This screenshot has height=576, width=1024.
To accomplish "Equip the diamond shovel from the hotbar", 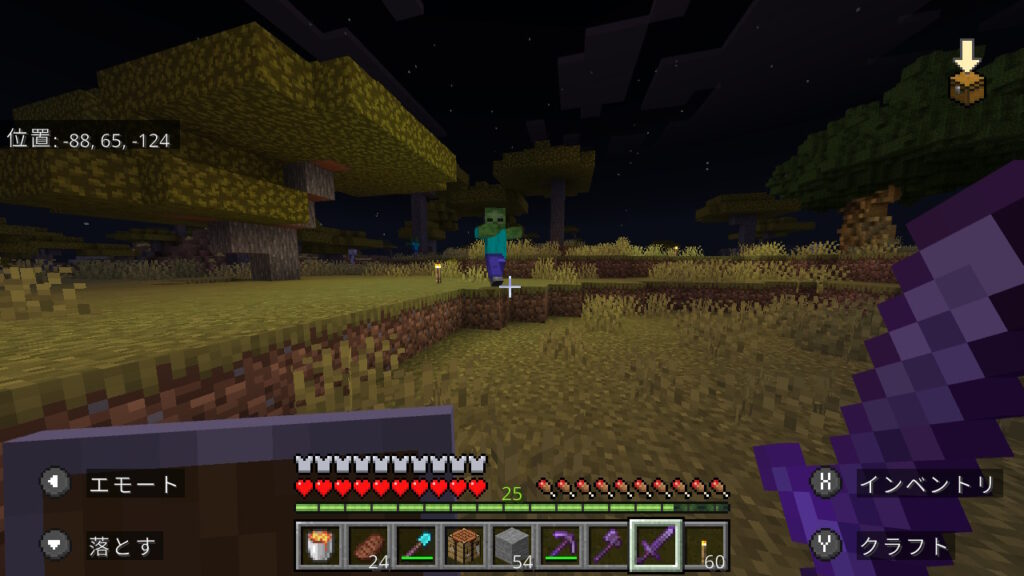I will [x=415, y=545].
